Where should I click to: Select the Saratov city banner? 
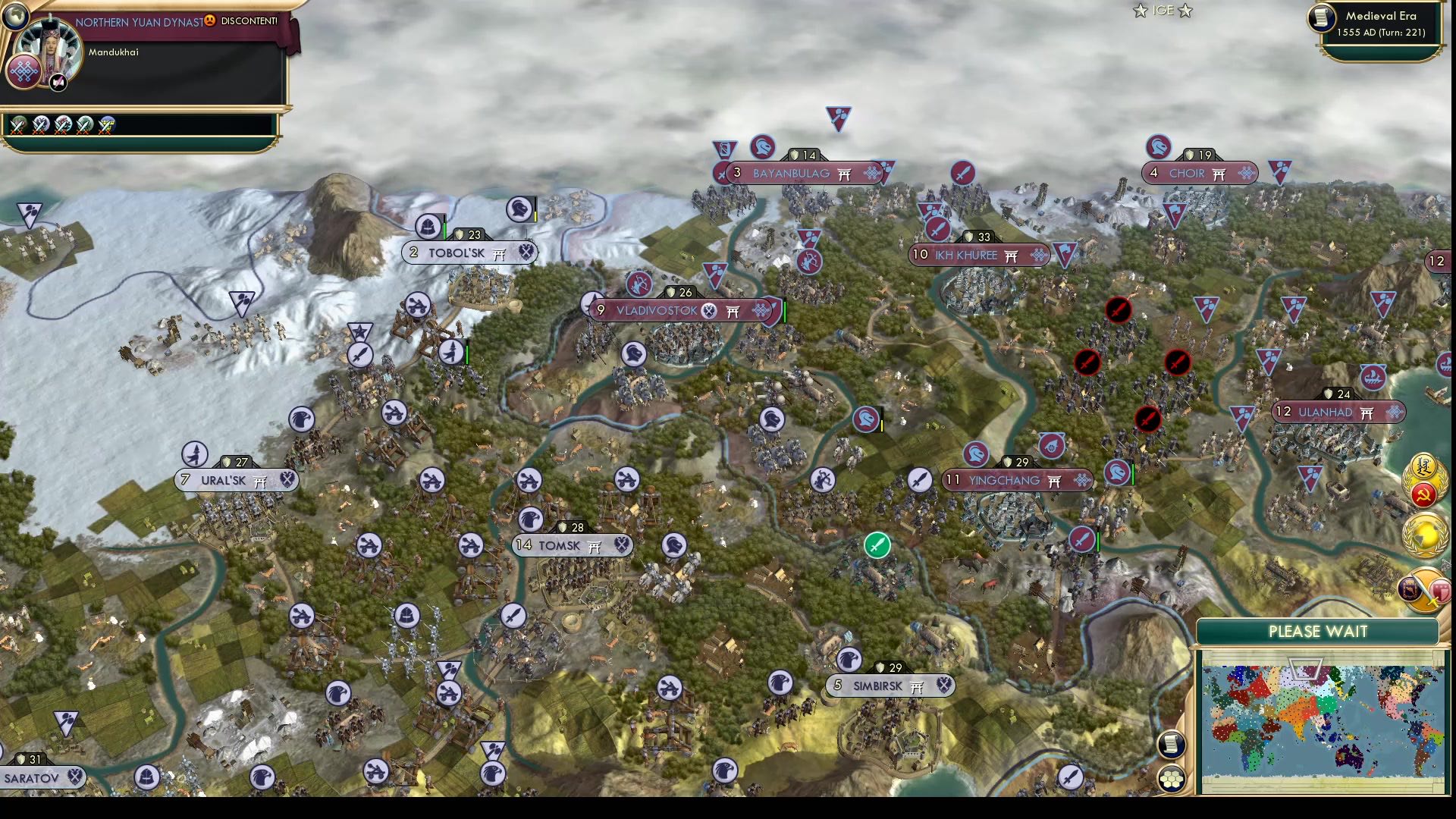click(36, 777)
